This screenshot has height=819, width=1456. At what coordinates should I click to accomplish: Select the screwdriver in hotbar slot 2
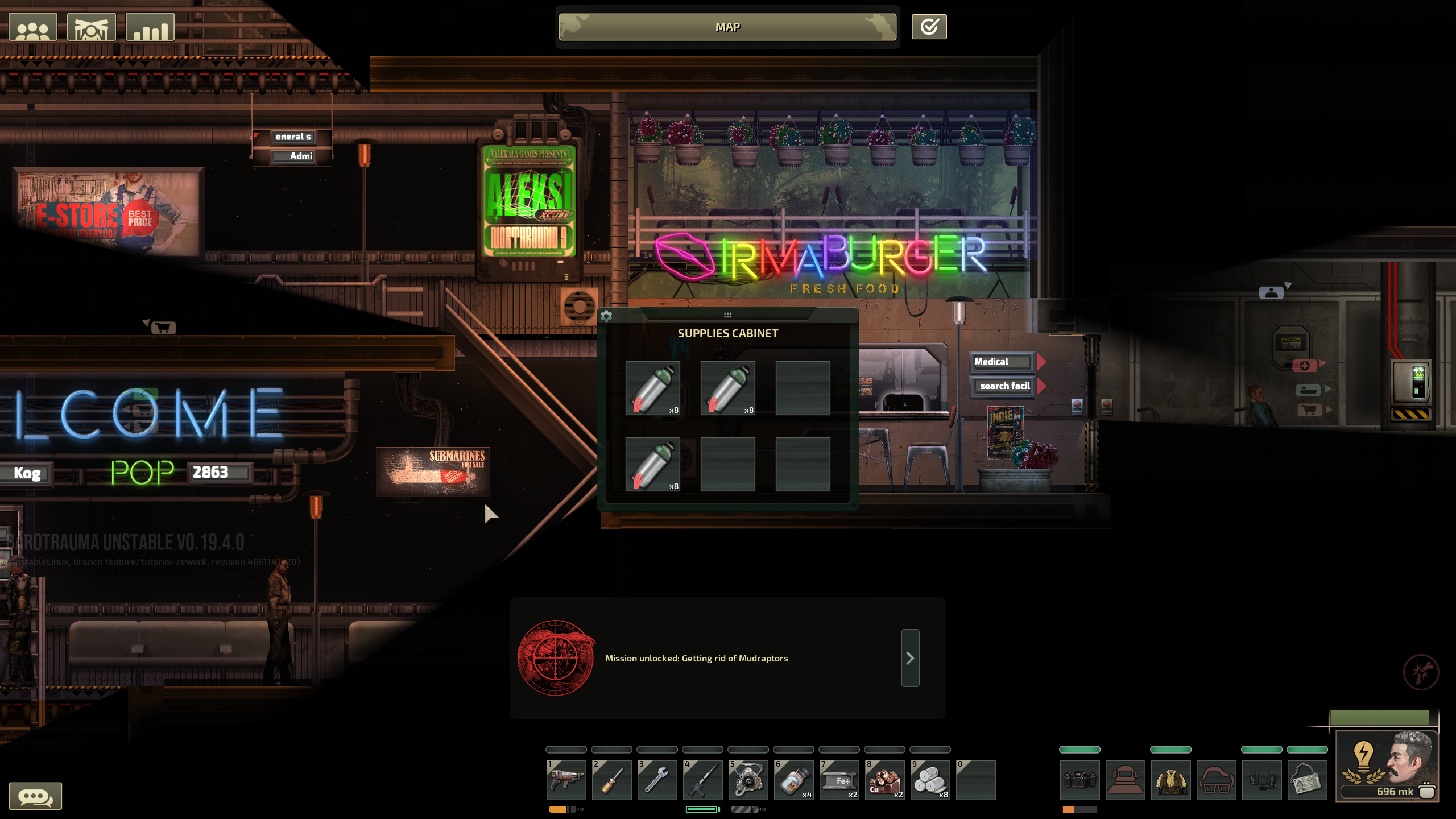[611, 780]
